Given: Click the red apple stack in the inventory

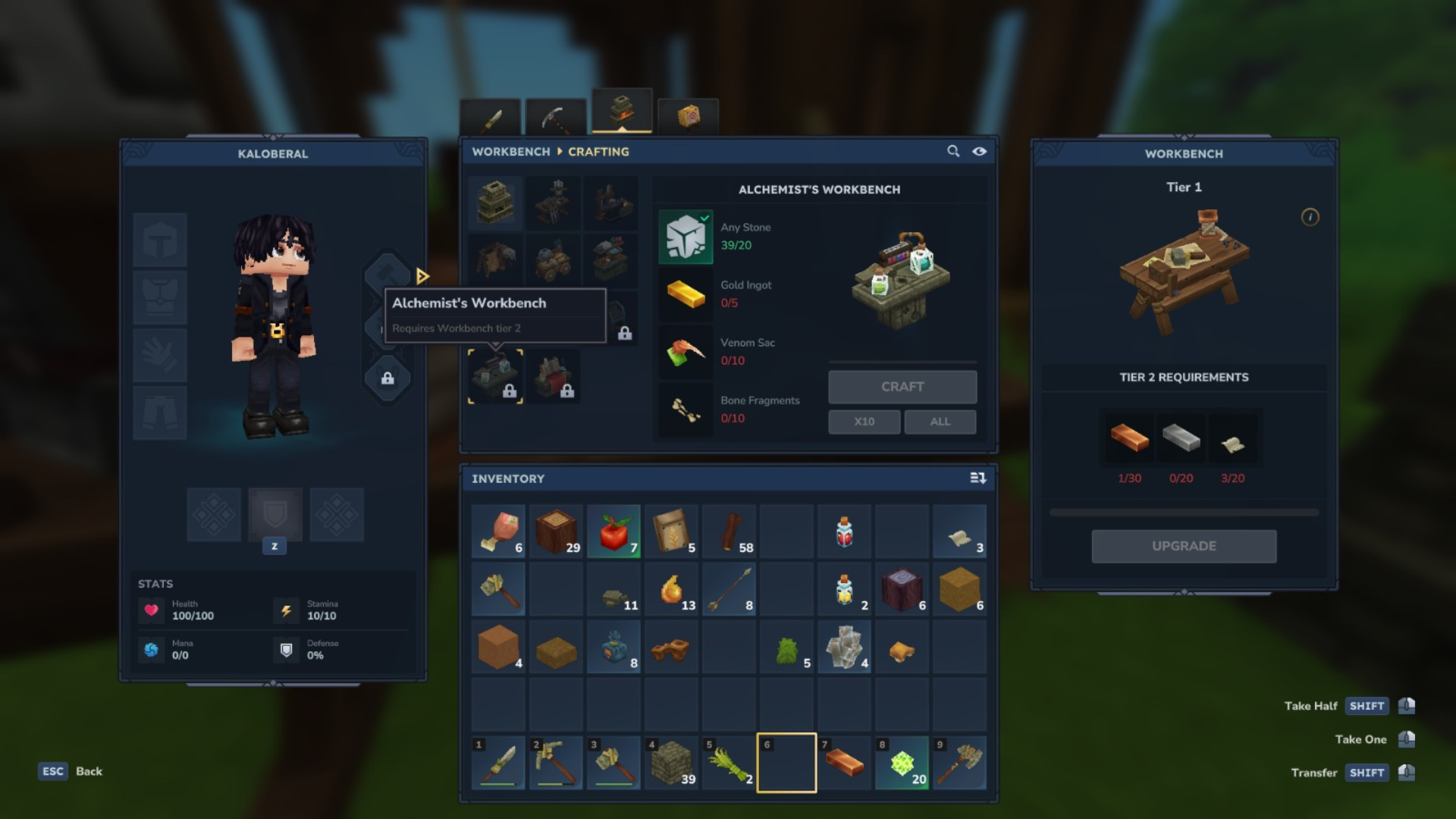Looking at the screenshot, I should click(x=613, y=532).
